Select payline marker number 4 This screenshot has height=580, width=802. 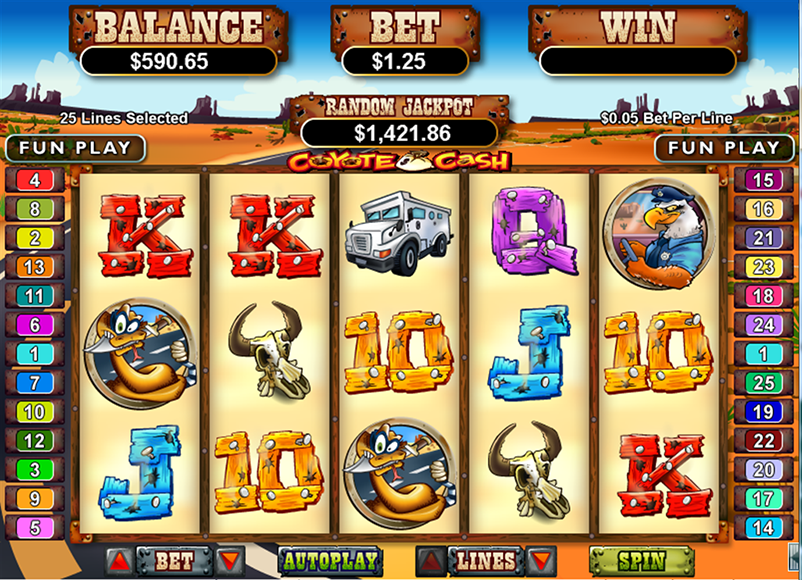pyautogui.click(x=35, y=181)
